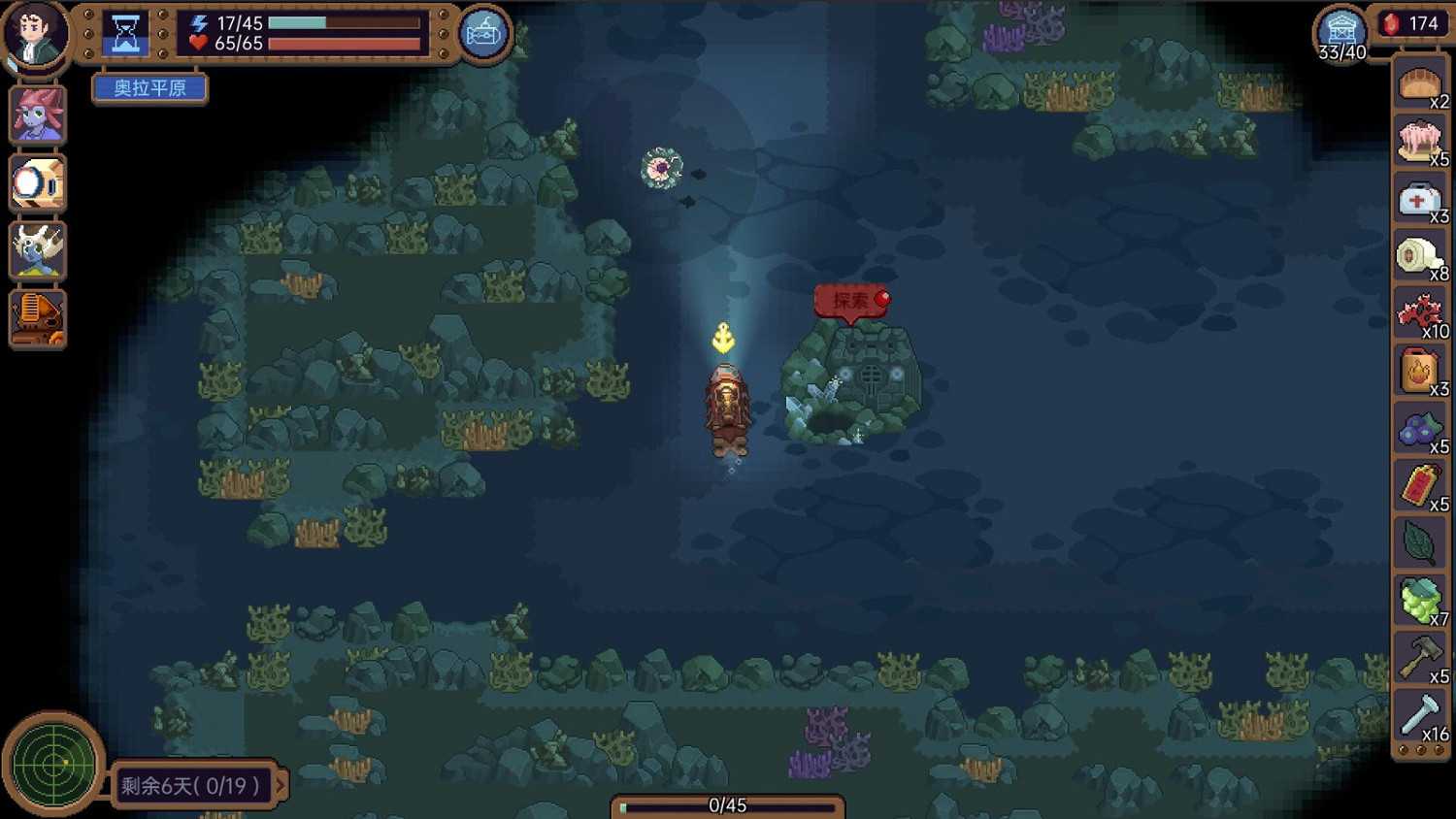Screen dimensions: 1456x819
Task: Click the 奥拉平原 location label
Action: coord(149,88)
